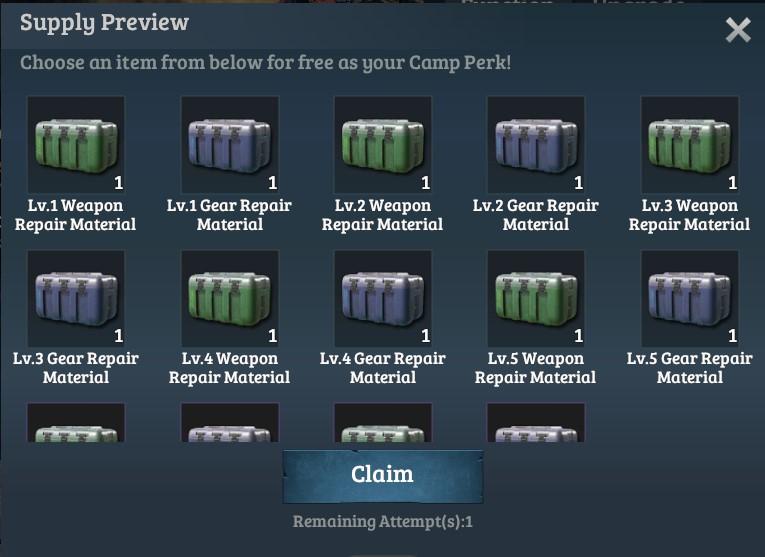
Task: Claim the selected camp perk item
Action: 382,475
